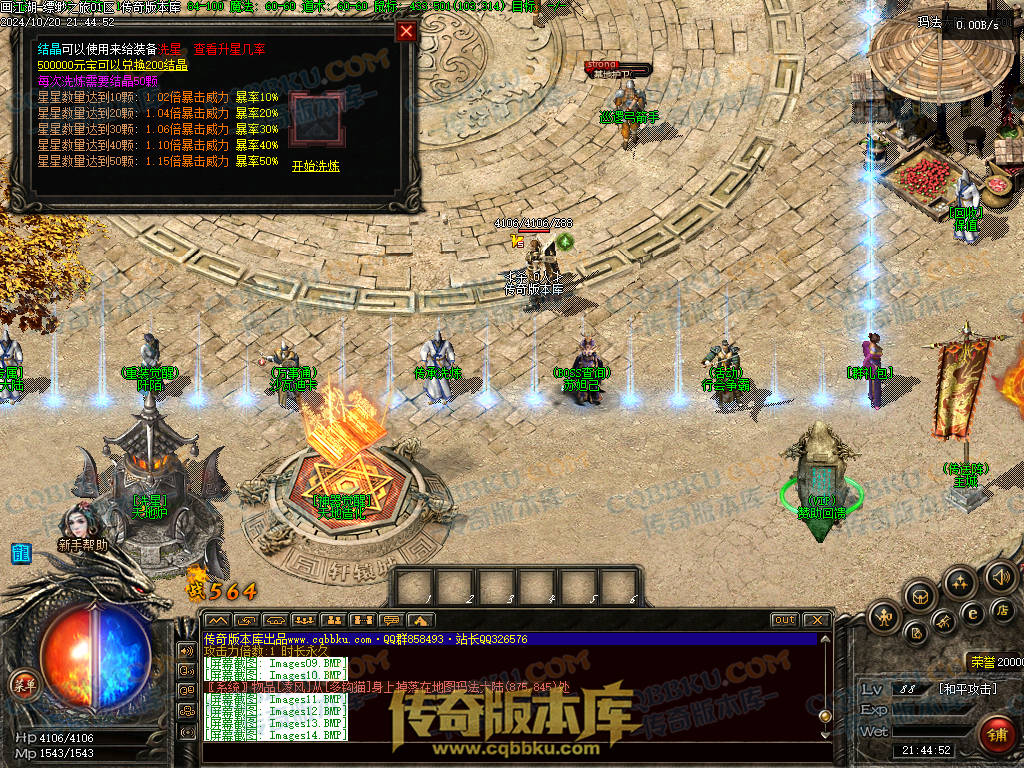Click the chat panel 'out' button
Viewport: 1024px width, 768px height.
(x=784, y=620)
